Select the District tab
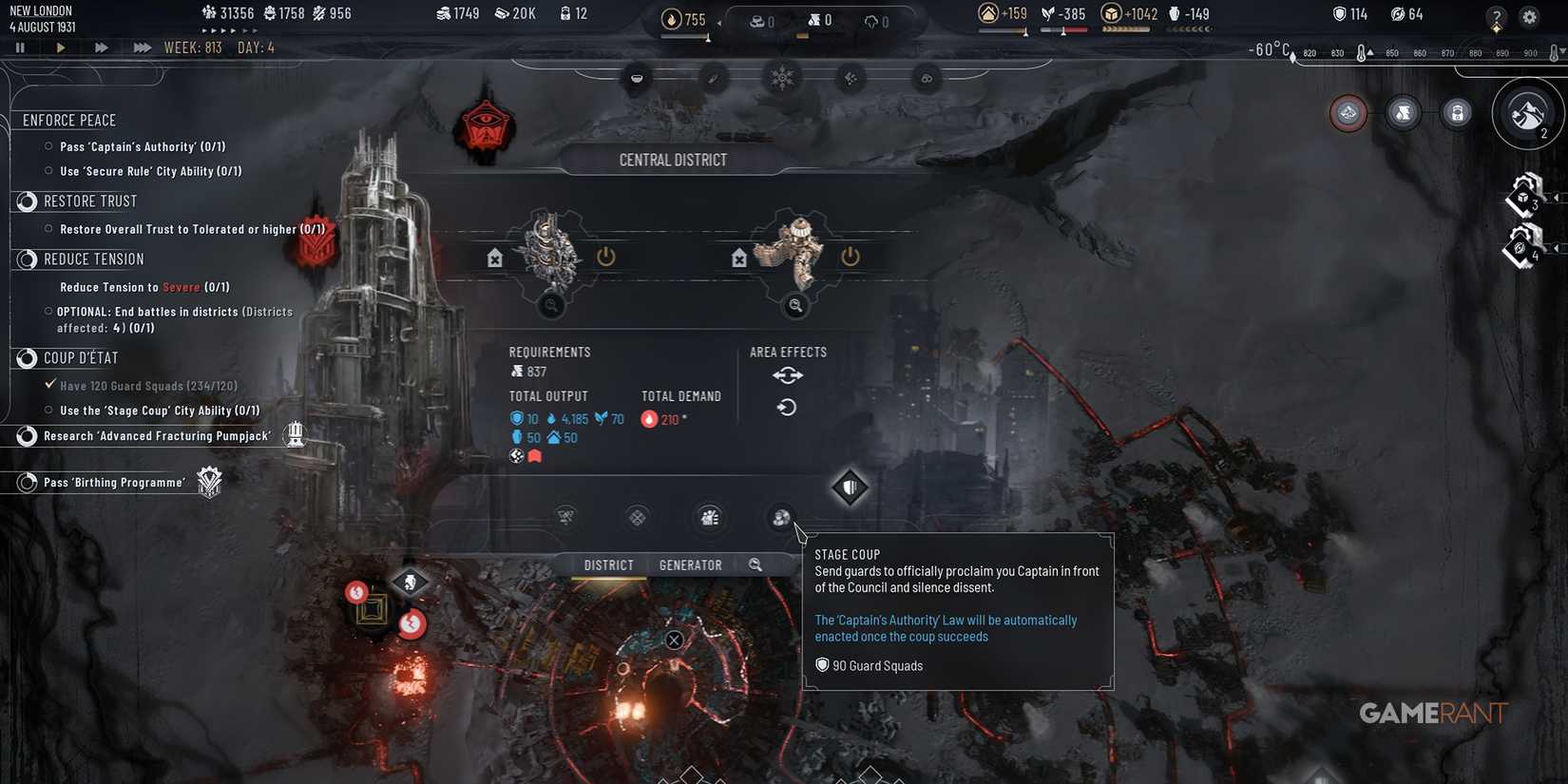This screenshot has height=784, width=1568. (607, 564)
